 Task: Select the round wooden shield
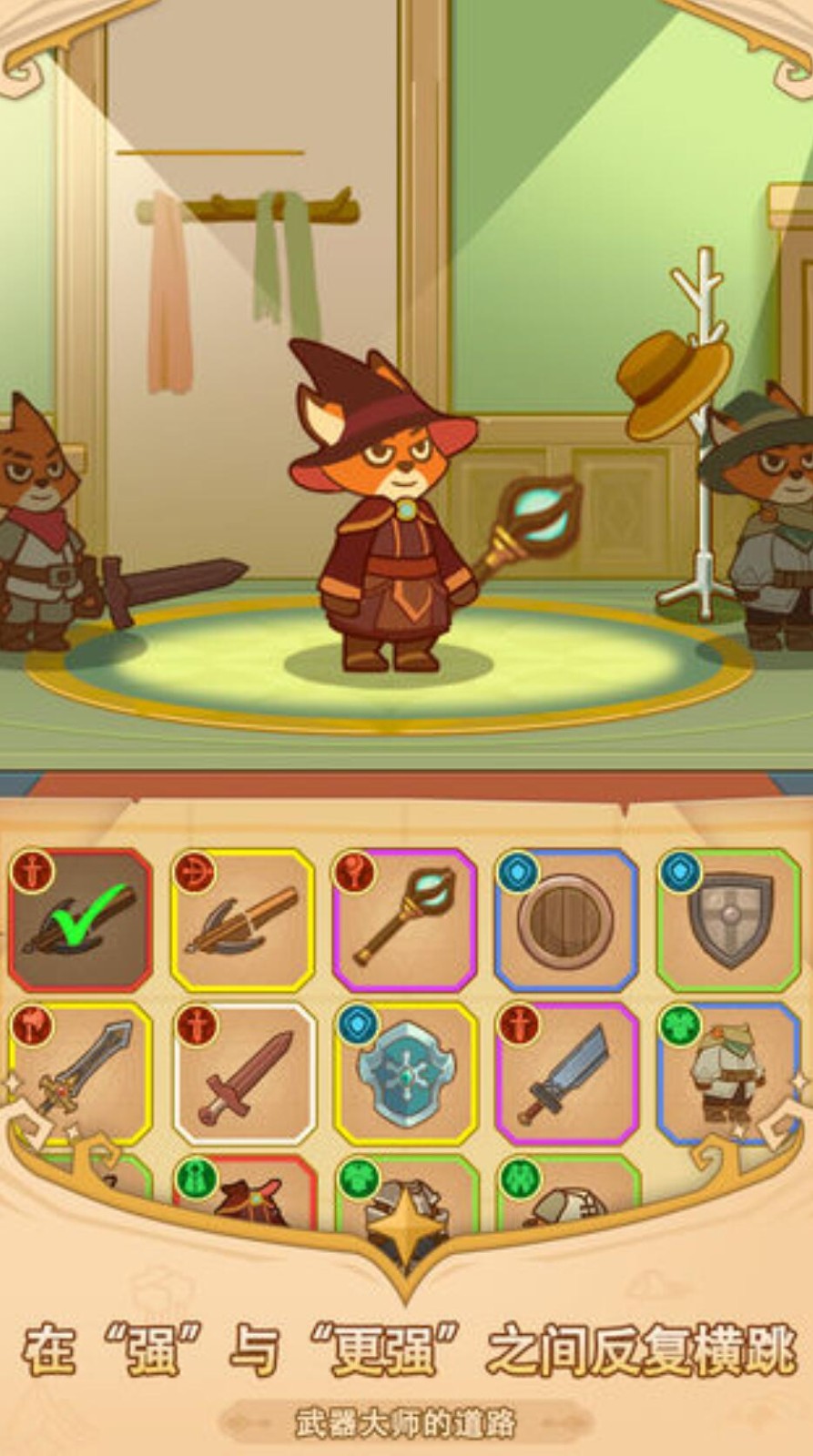coord(566,921)
